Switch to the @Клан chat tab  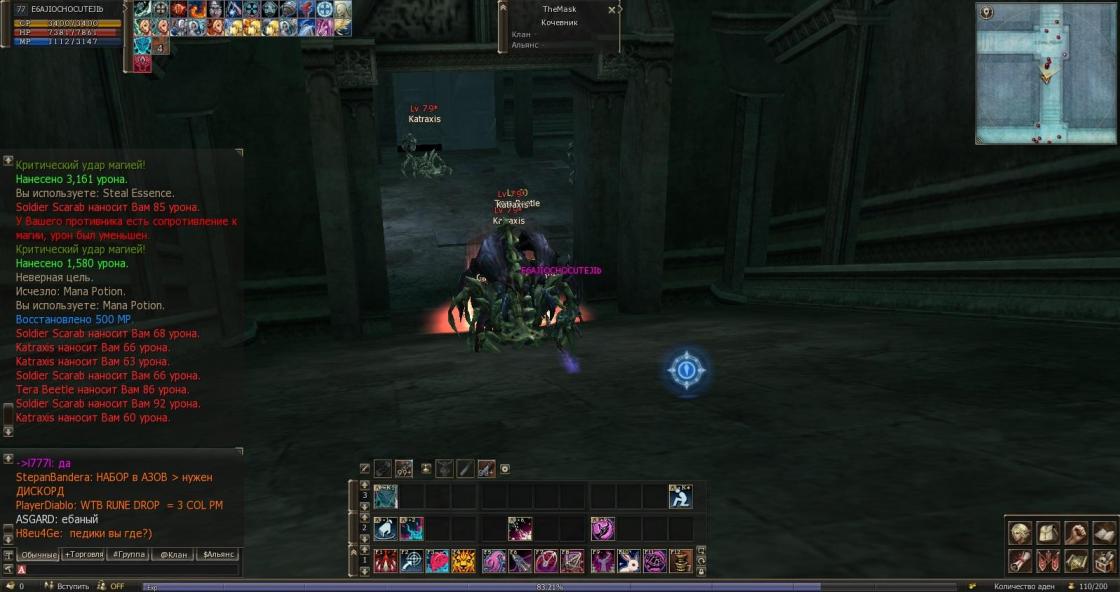(x=172, y=554)
